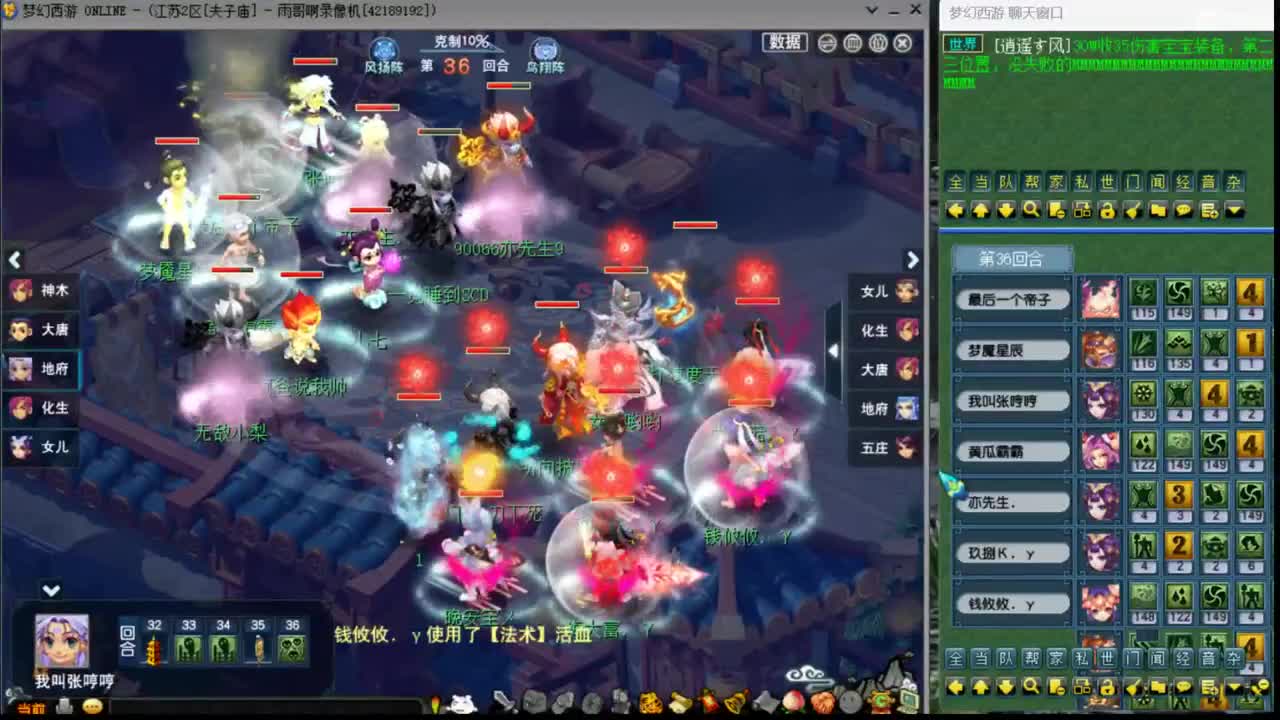This screenshot has height=720, width=1280.
Task: Switch to the 世 world chat channel tab
Action: coord(1110,182)
